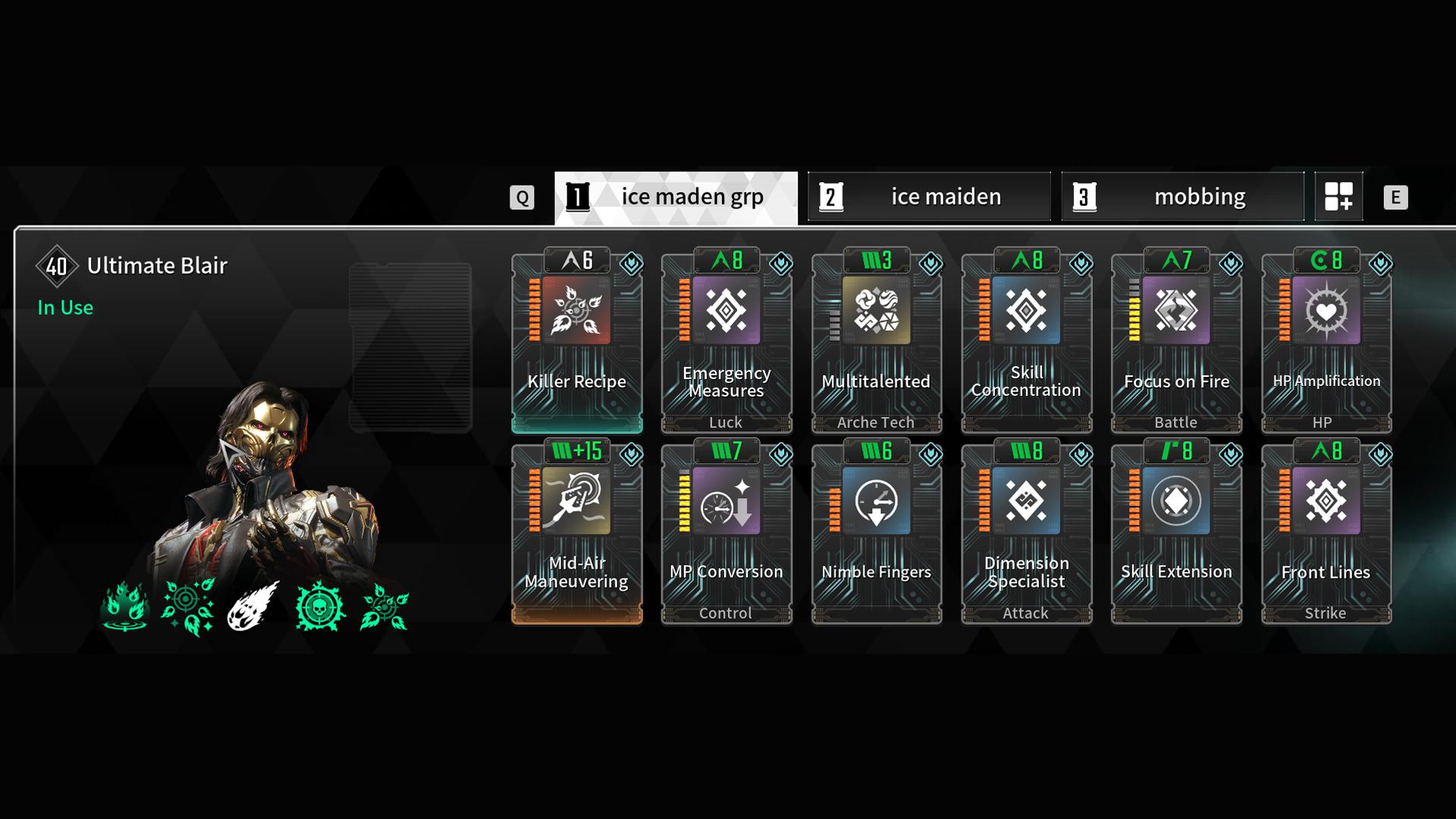Click the Front Lines module card
Image resolution: width=1456 pixels, height=819 pixels.
click(x=1326, y=535)
